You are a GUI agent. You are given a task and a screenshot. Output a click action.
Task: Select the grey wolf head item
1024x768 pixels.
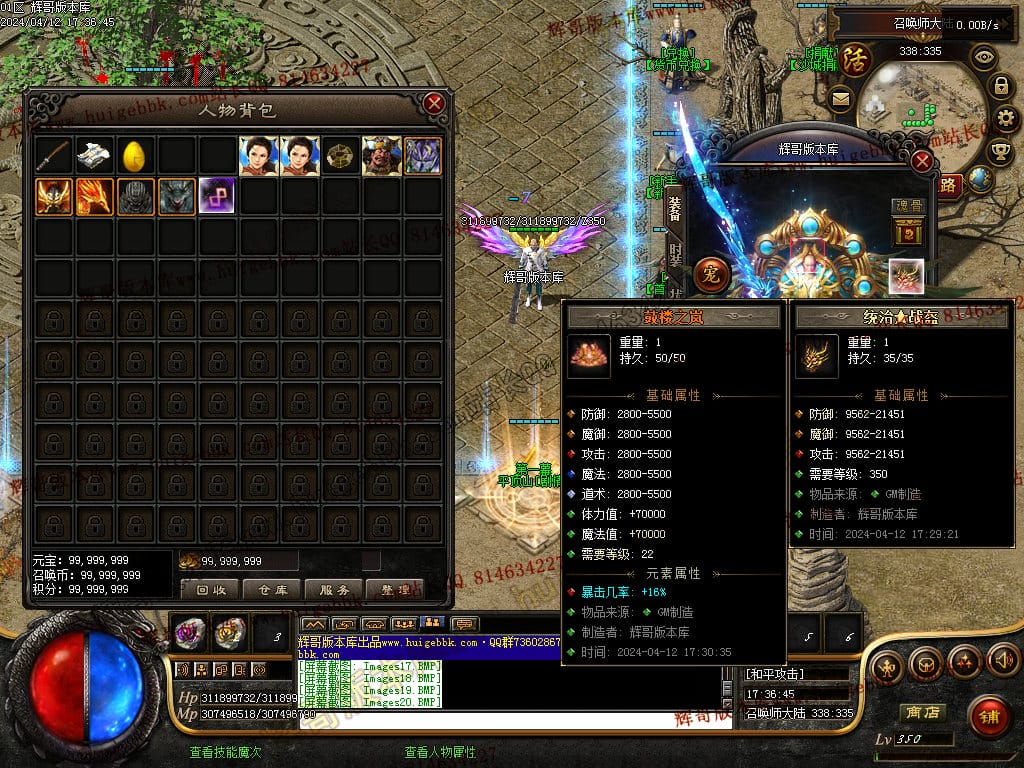(x=176, y=196)
